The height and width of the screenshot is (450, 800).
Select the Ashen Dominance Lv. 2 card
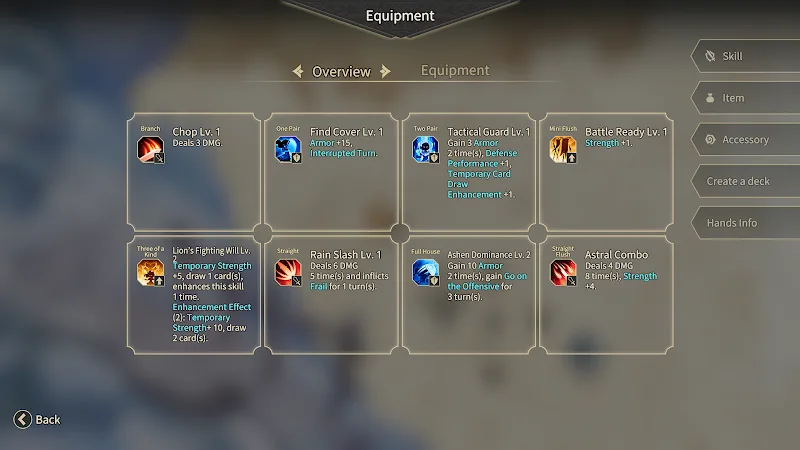click(469, 295)
